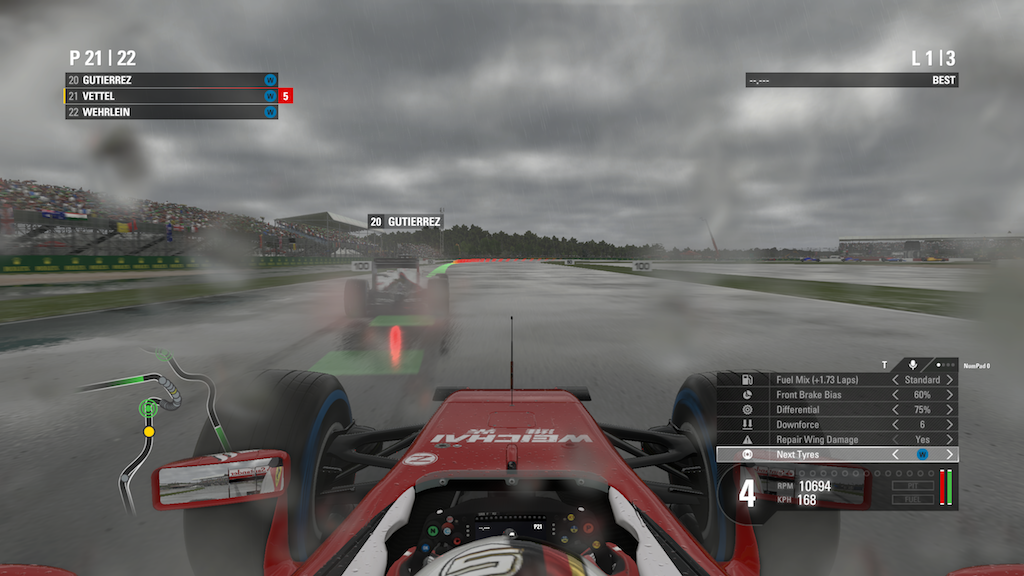
Task: Lower the Front Brake Bias value
Action: point(895,395)
